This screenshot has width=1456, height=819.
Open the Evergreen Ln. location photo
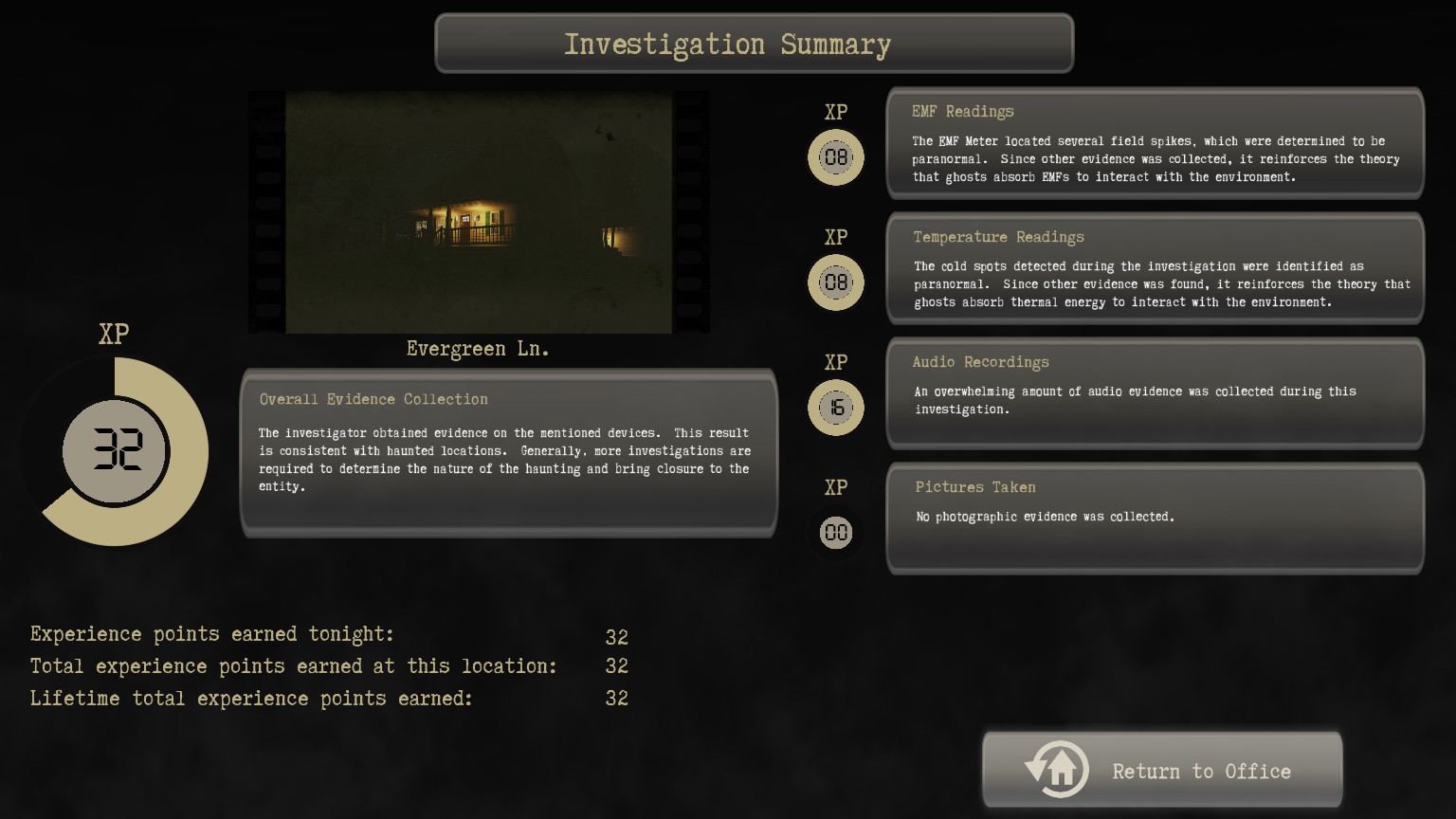[x=478, y=211]
